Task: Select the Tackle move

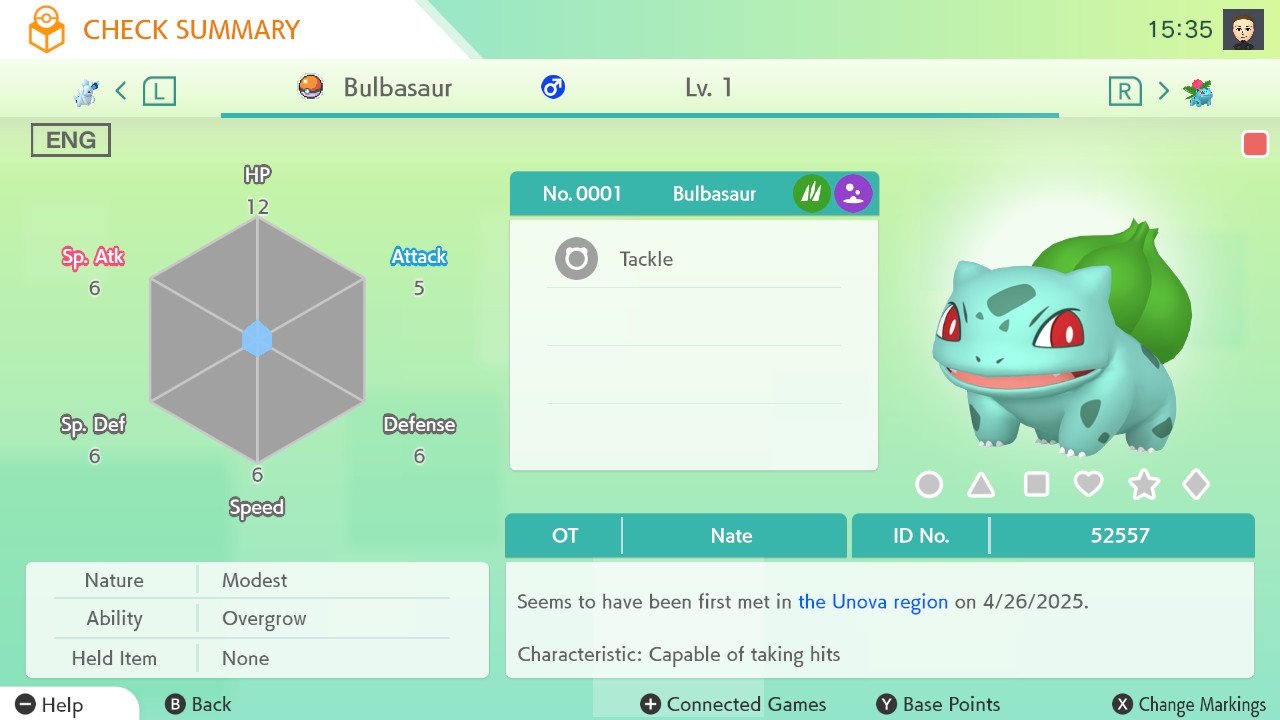Action: (645, 259)
